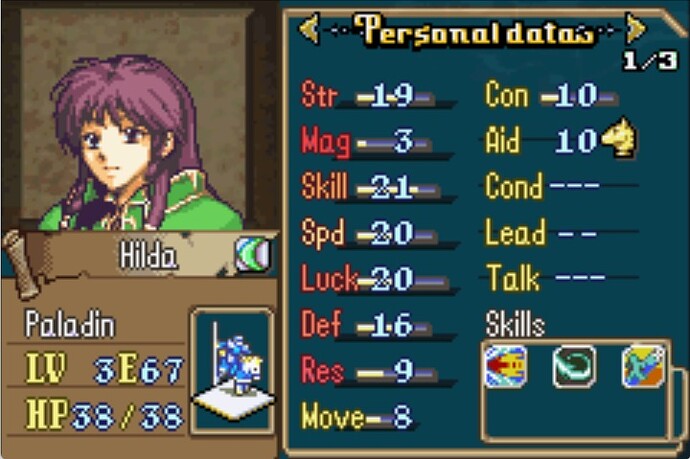The width and height of the screenshot is (690, 459).
Task: Select the green swirl skill icon
Action: tap(574, 368)
